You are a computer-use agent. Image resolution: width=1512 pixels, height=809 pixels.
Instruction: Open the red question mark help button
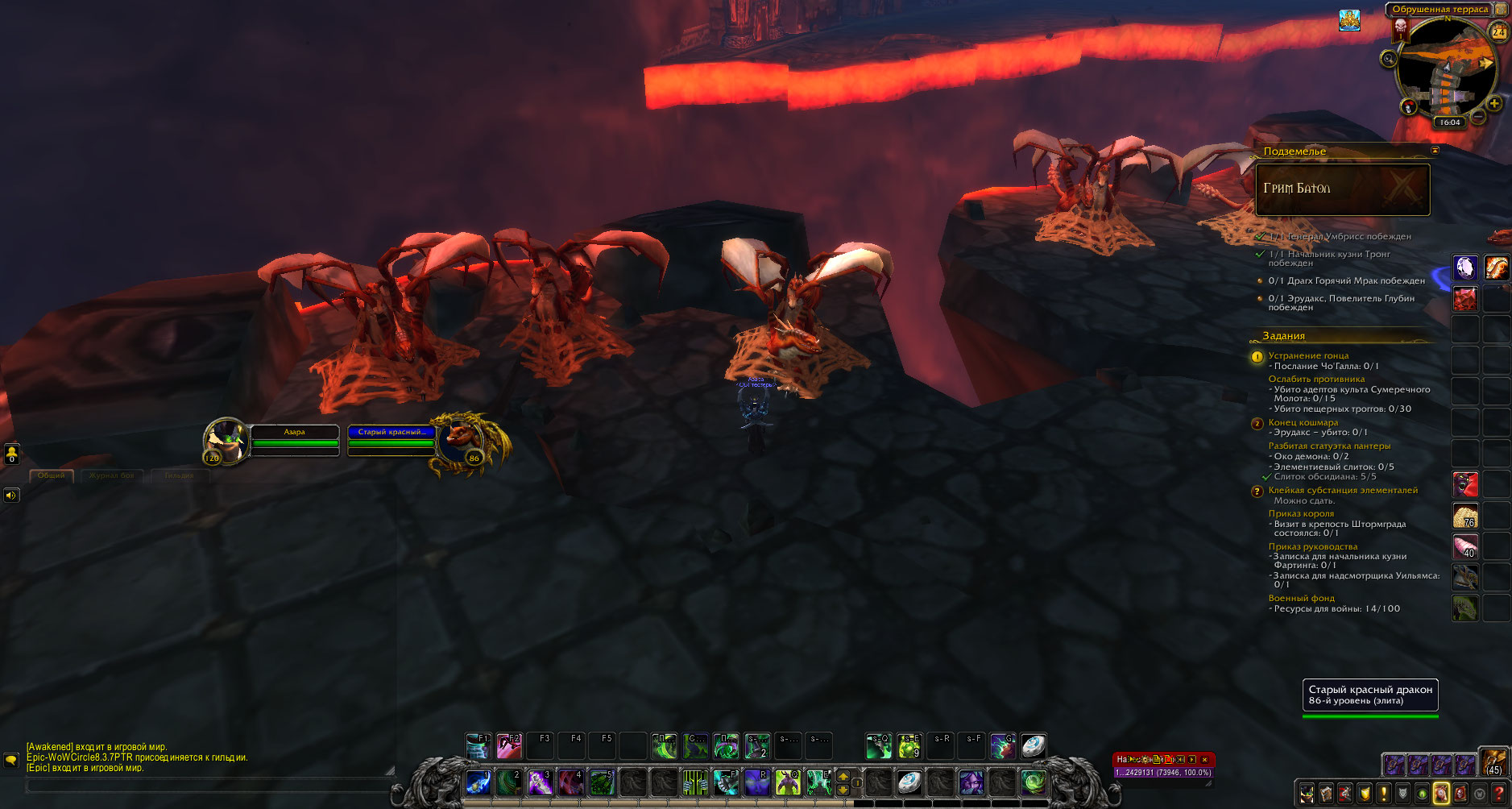coord(1499,794)
